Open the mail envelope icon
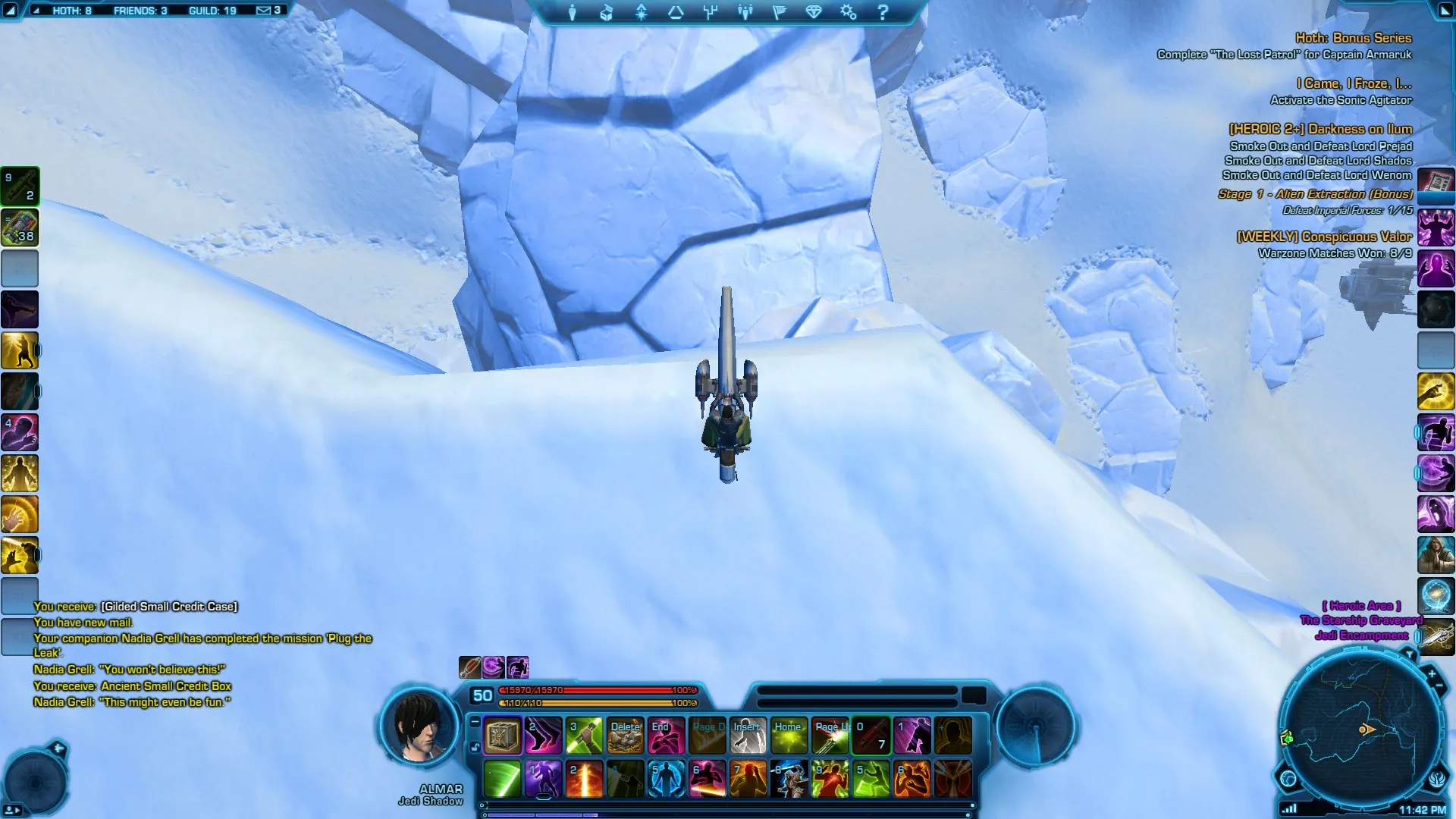This screenshot has width=1456, height=819. pos(263,11)
